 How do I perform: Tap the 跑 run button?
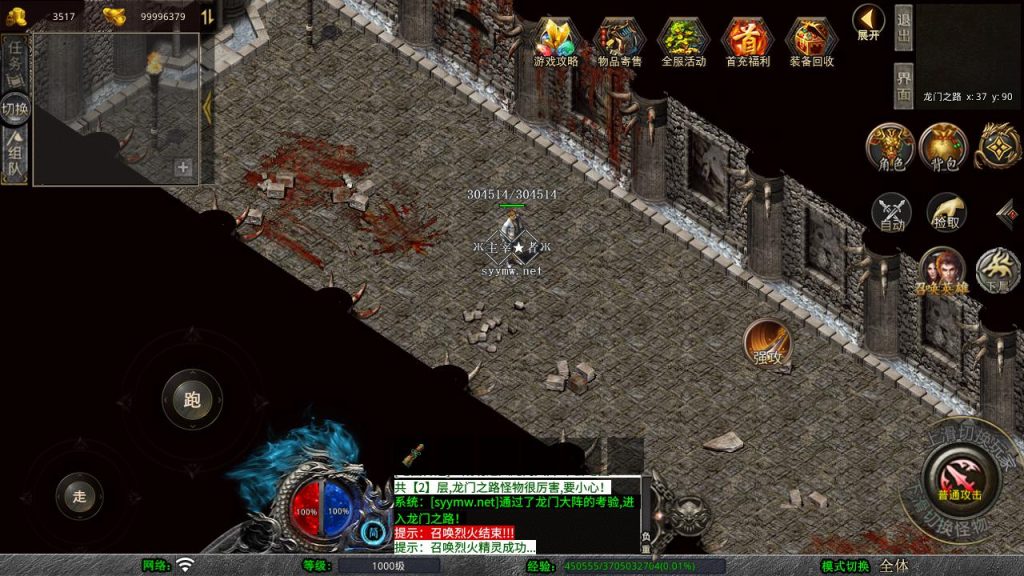pyautogui.click(x=192, y=400)
